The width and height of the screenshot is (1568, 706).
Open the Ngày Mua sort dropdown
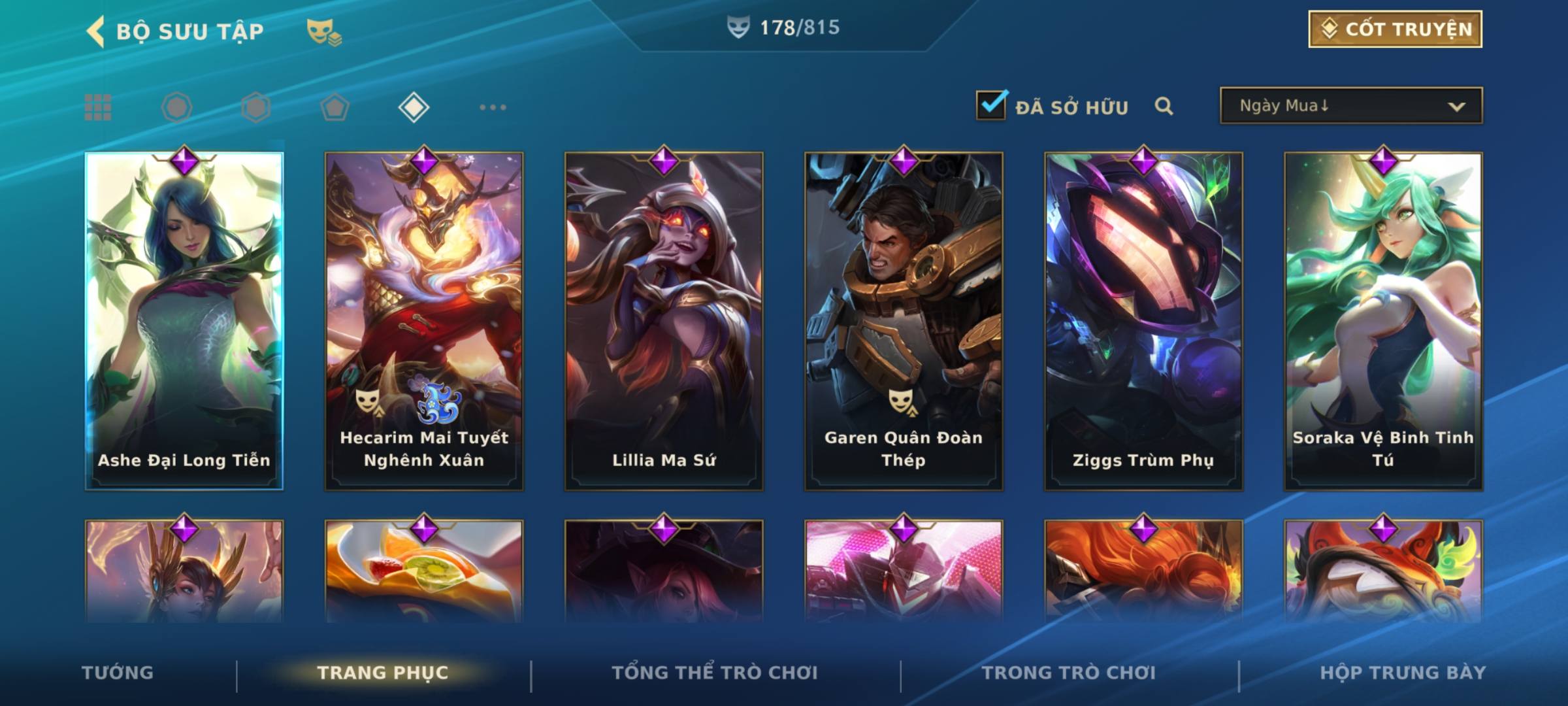tap(1350, 106)
